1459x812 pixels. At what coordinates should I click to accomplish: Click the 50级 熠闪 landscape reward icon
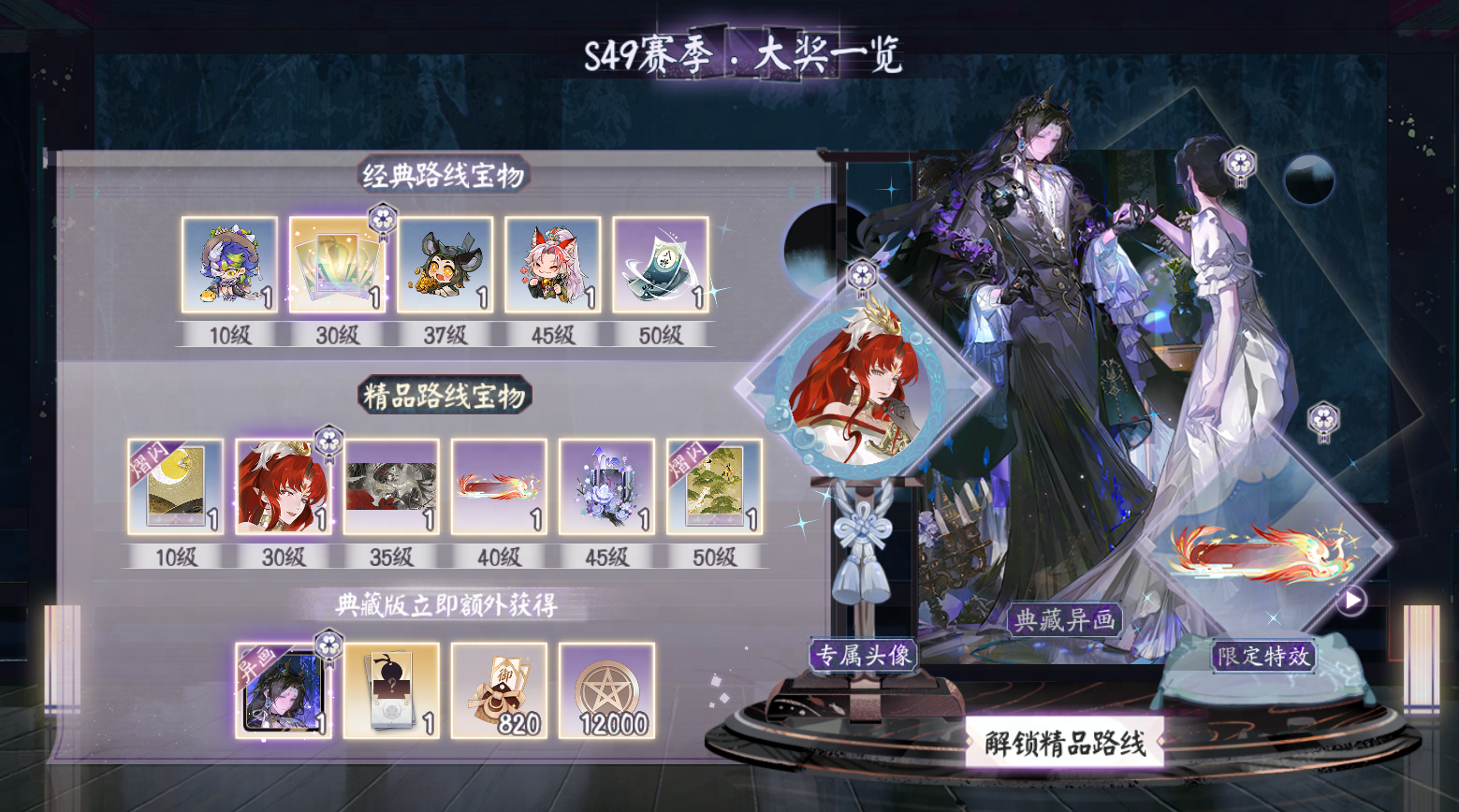714,485
